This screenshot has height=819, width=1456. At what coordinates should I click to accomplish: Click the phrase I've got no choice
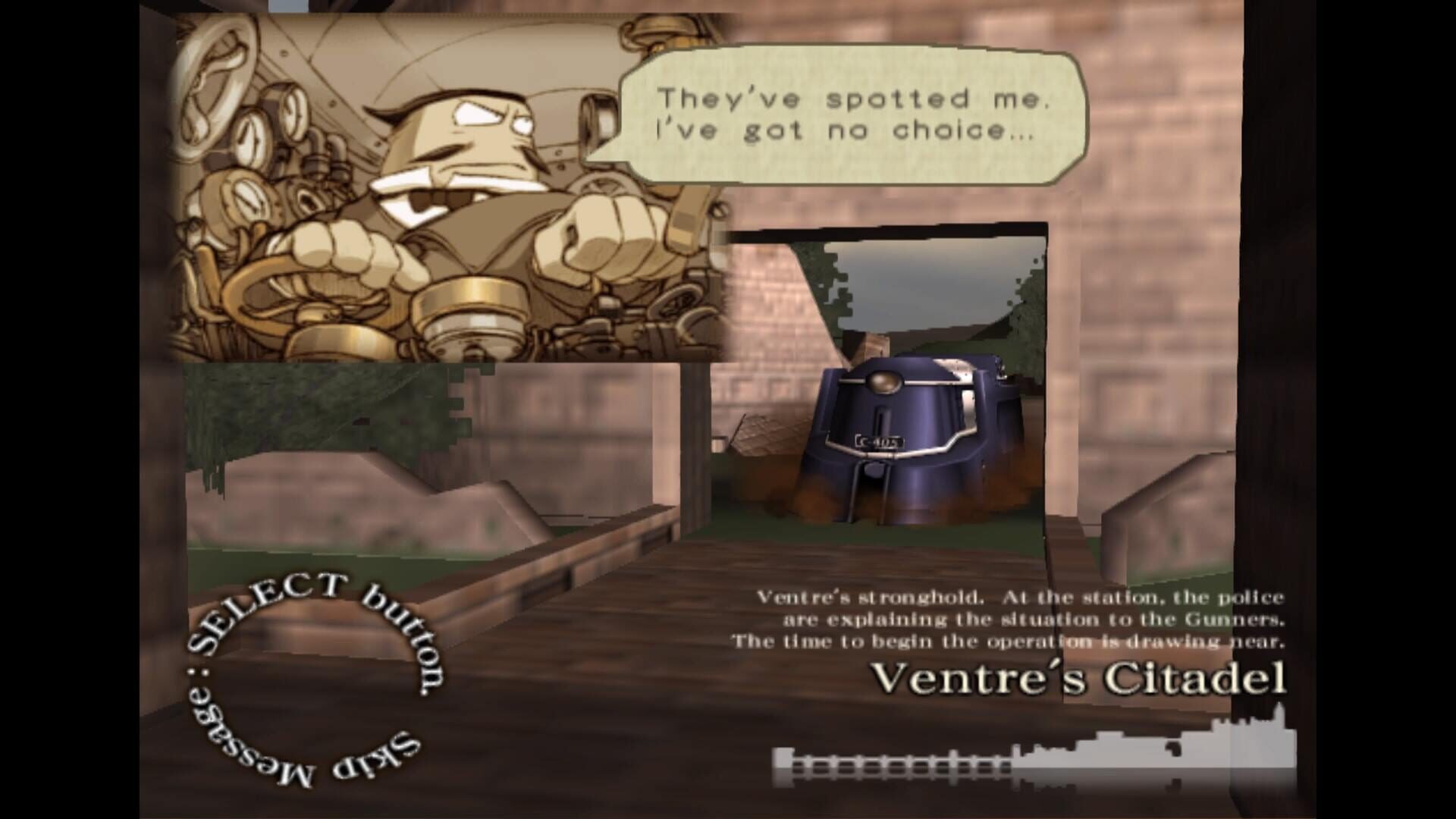842,130
